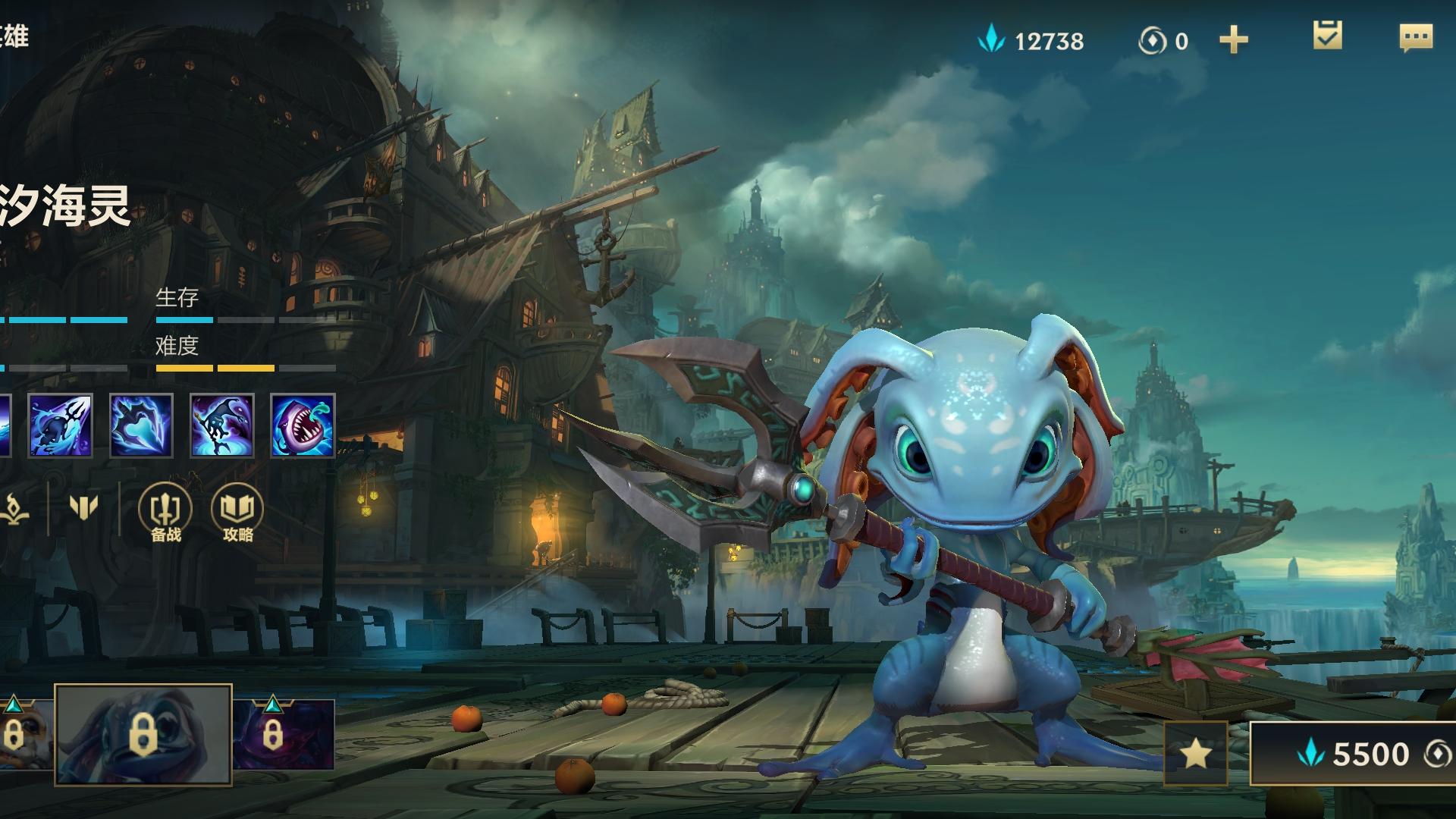
Task: Select the Urchin Strike trident ability icon
Action: coord(61,425)
